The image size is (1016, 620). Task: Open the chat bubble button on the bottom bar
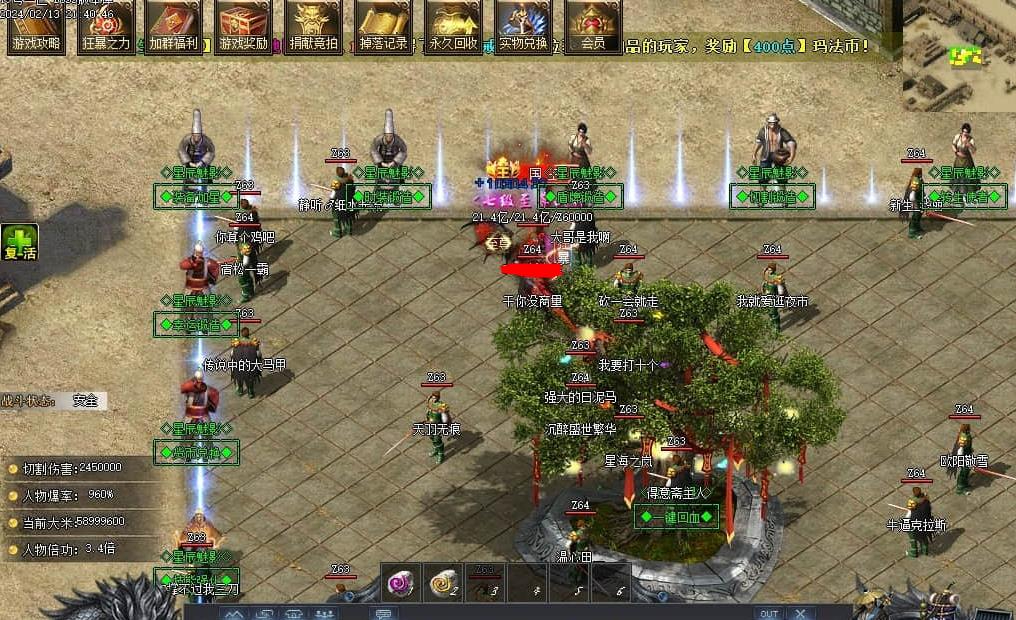(x=384, y=613)
